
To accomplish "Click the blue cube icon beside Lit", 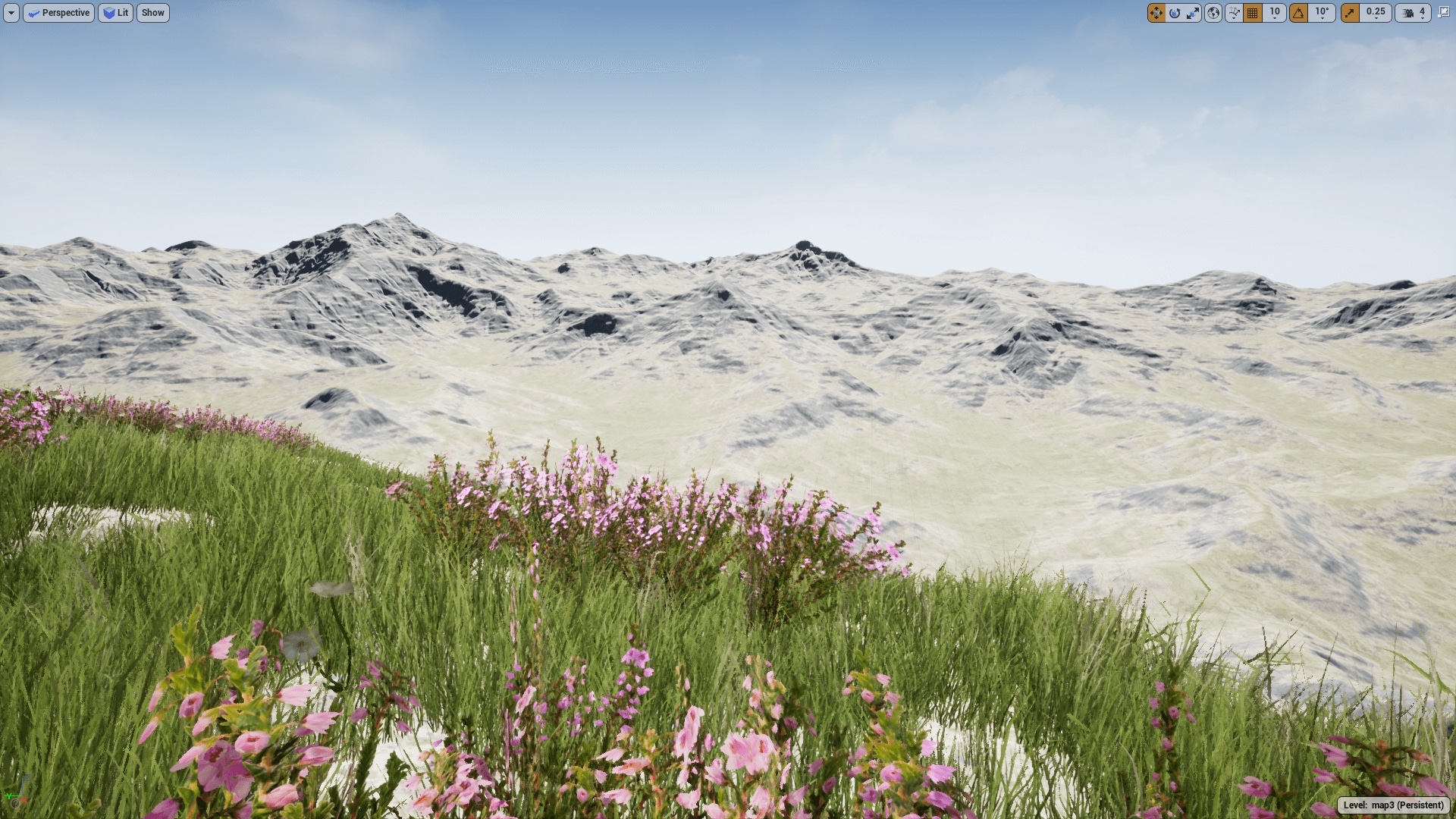I will click(108, 13).
